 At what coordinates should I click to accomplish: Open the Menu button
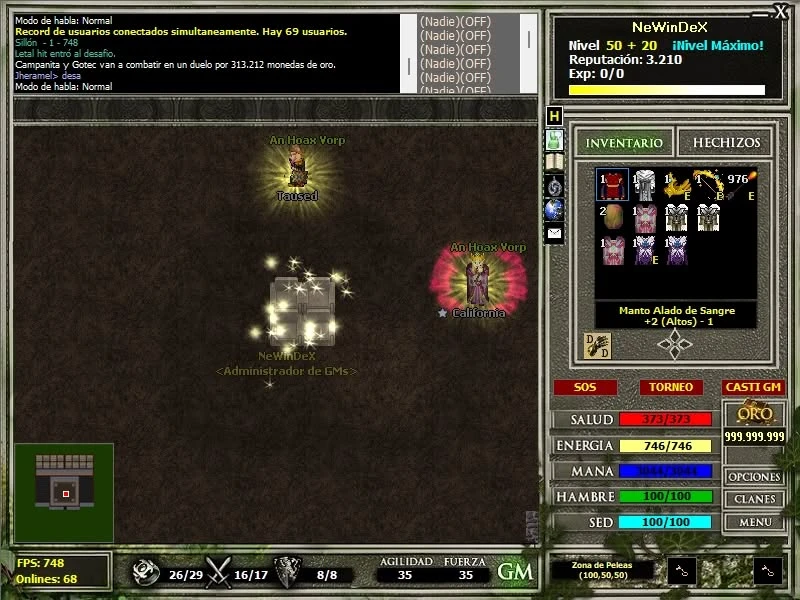click(754, 522)
